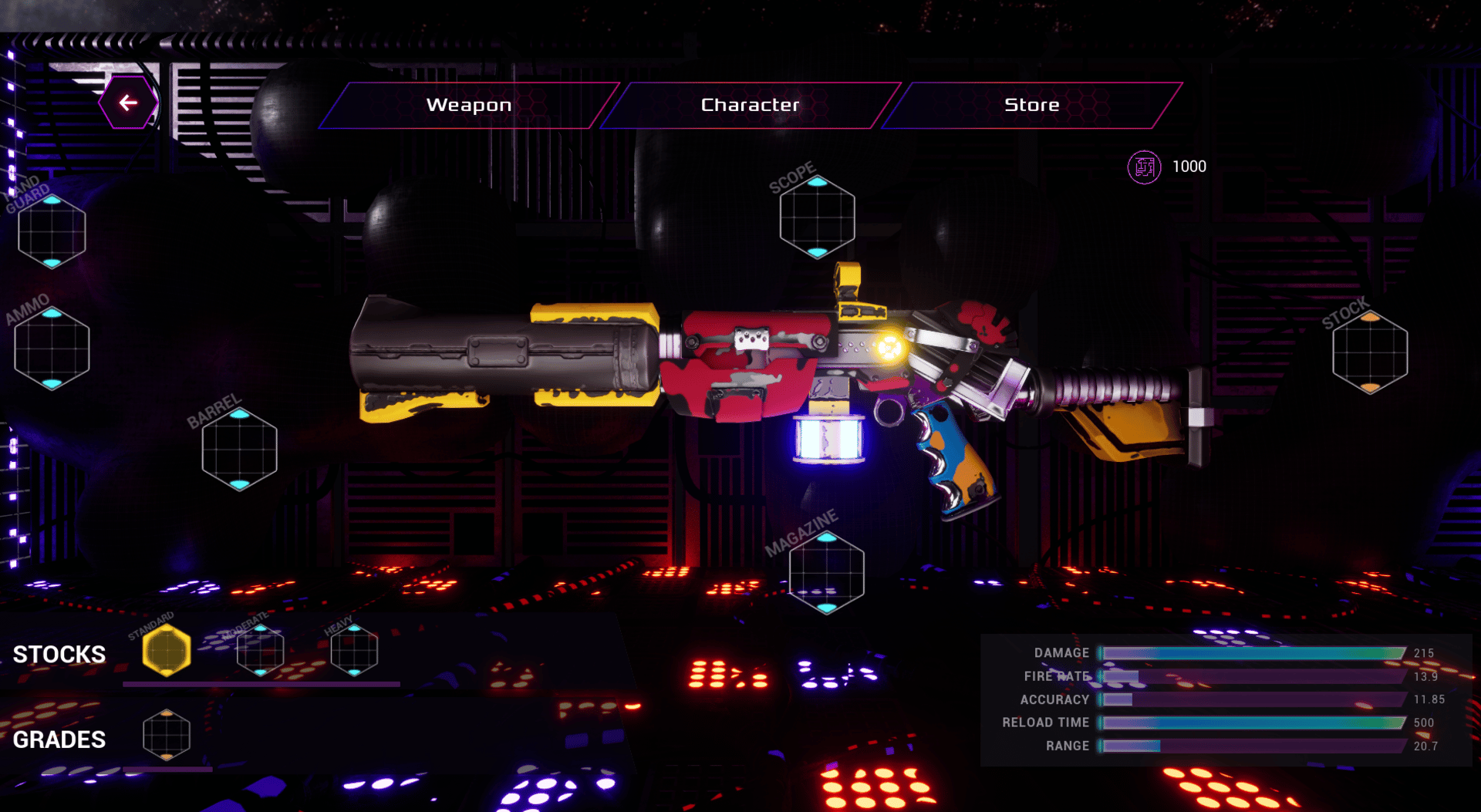Switch to the Weapon tab
This screenshot has width=1481, height=812.
469,105
